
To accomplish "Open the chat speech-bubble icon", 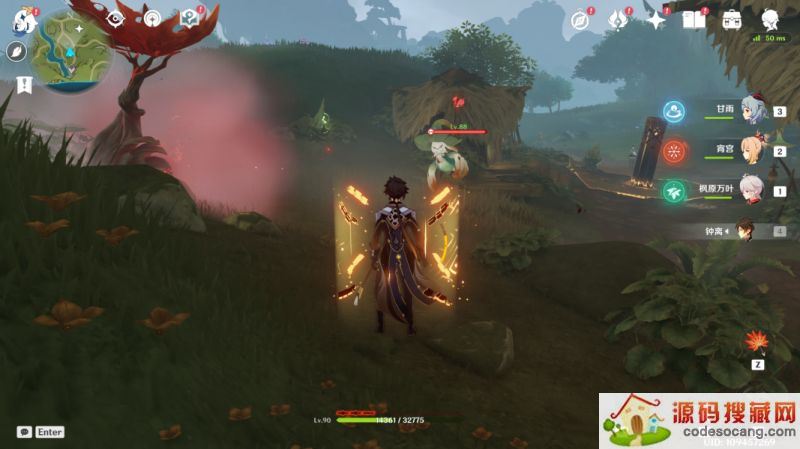I will 23,432.
